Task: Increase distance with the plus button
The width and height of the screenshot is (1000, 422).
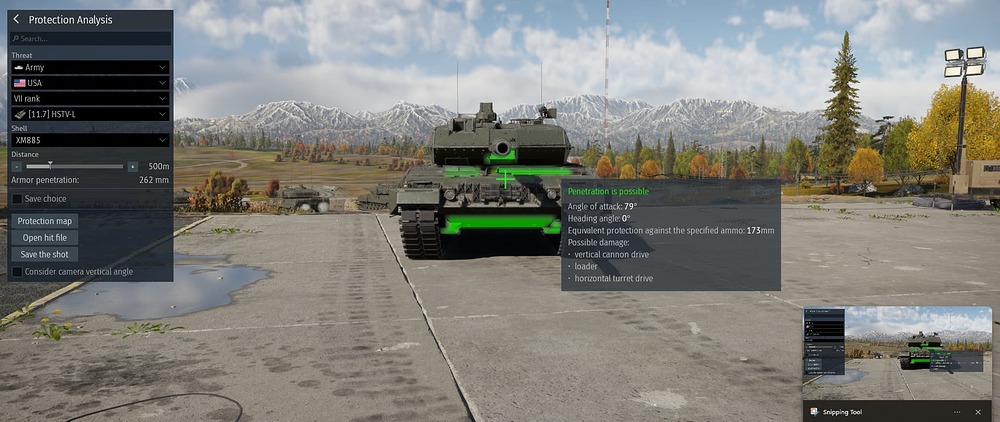Action: point(133,166)
